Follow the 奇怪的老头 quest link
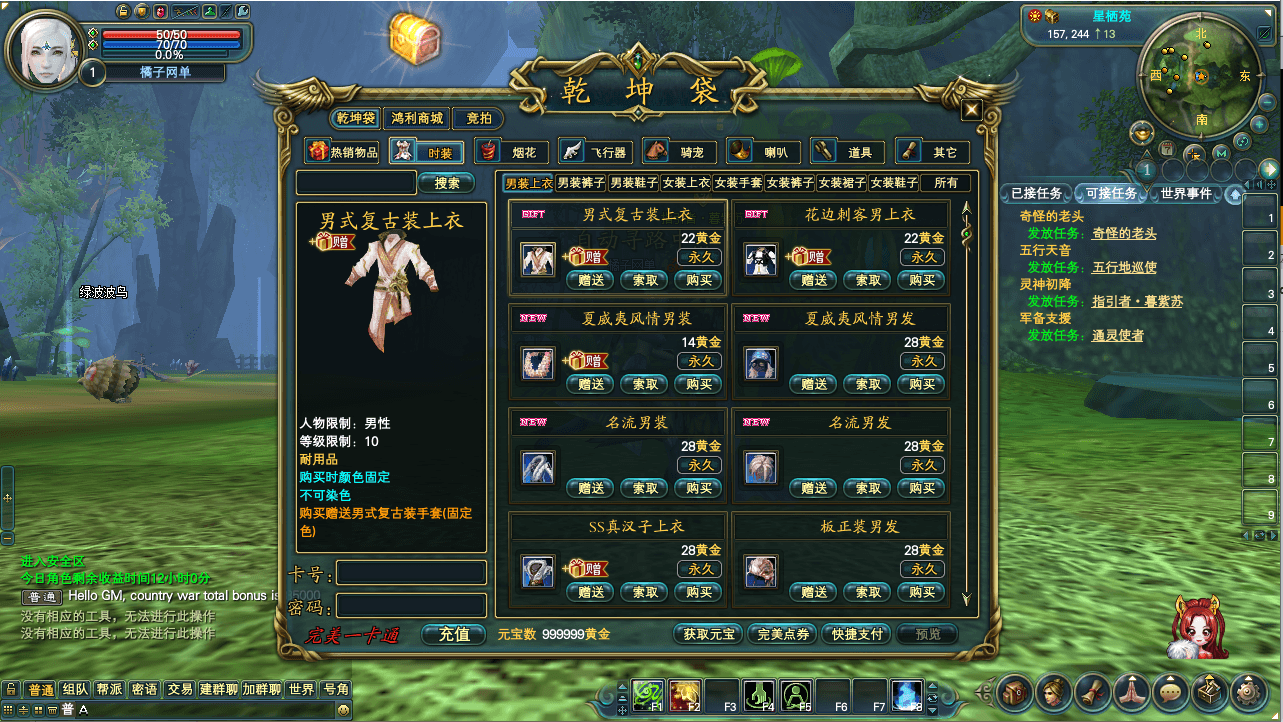Screen dimensions: 1283x722 (x=1124, y=233)
